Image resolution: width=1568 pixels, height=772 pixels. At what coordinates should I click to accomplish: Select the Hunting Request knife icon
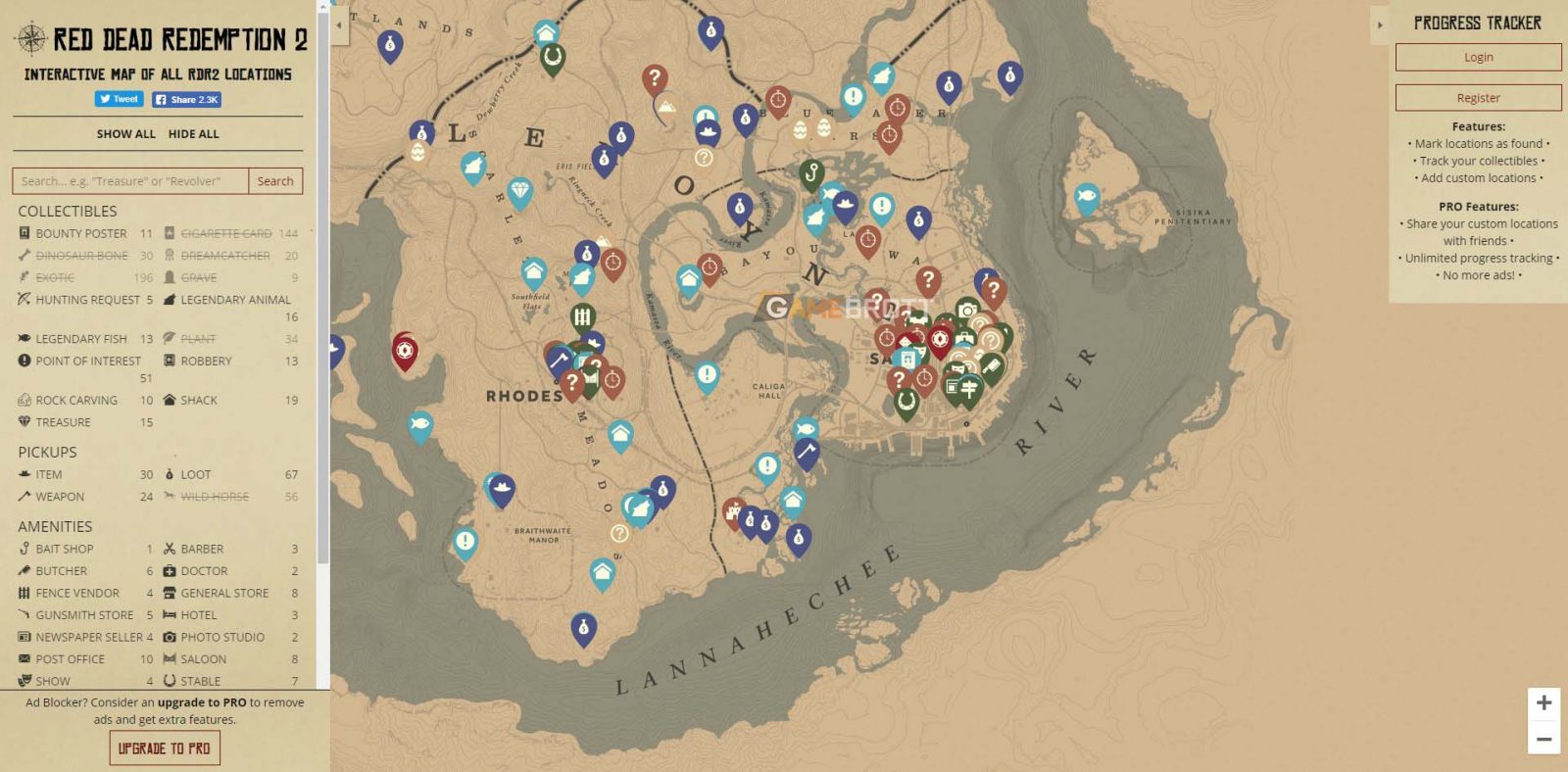tap(24, 300)
